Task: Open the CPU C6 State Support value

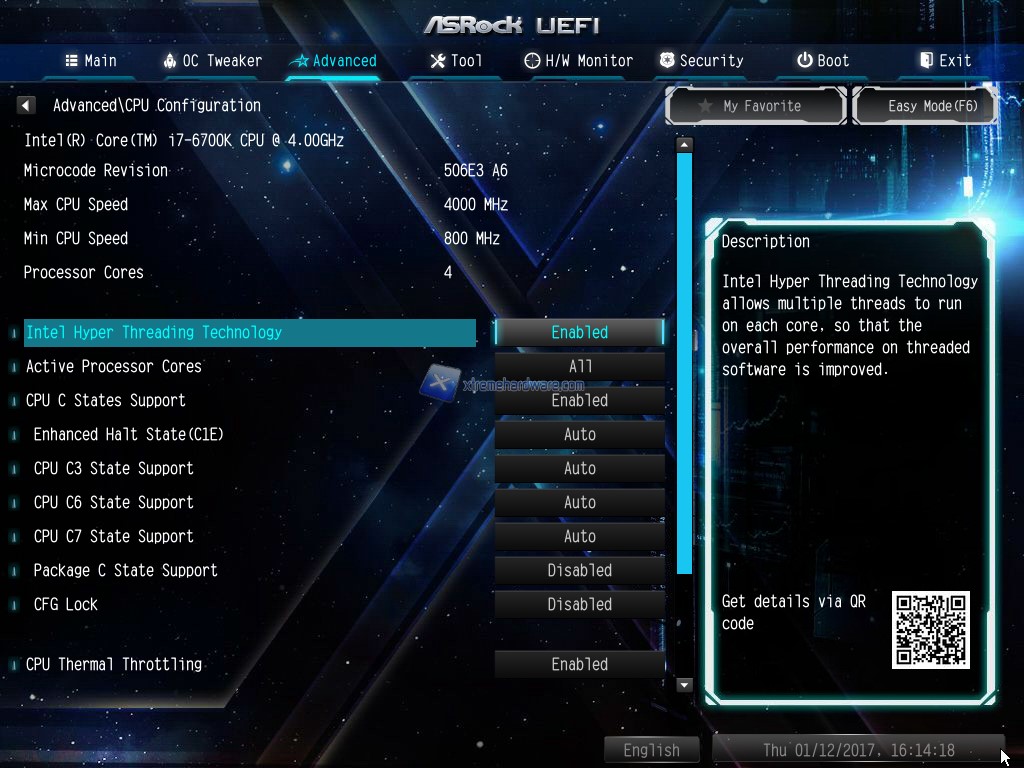Action: pos(579,502)
